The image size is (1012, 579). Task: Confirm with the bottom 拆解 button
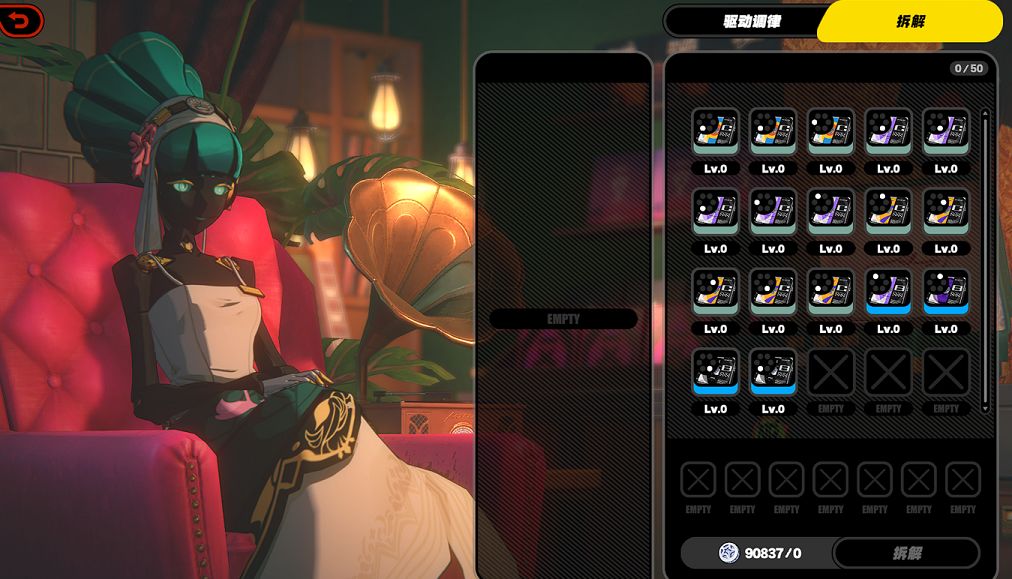click(906, 553)
